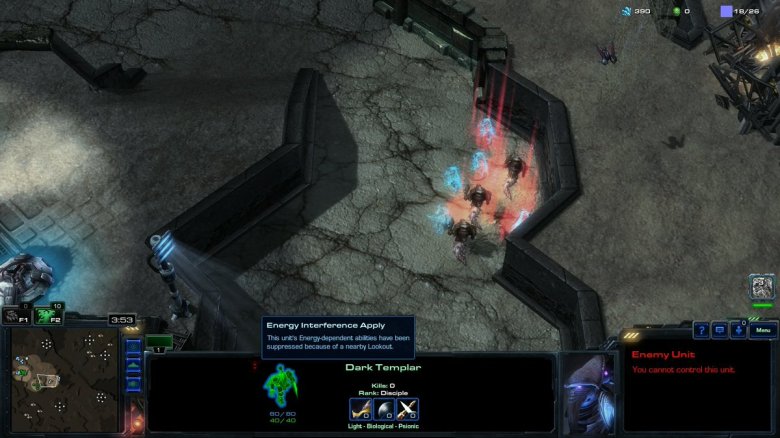Open the game Menu button
Image resolution: width=780 pixels, height=438 pixels.
pos(763,330)
